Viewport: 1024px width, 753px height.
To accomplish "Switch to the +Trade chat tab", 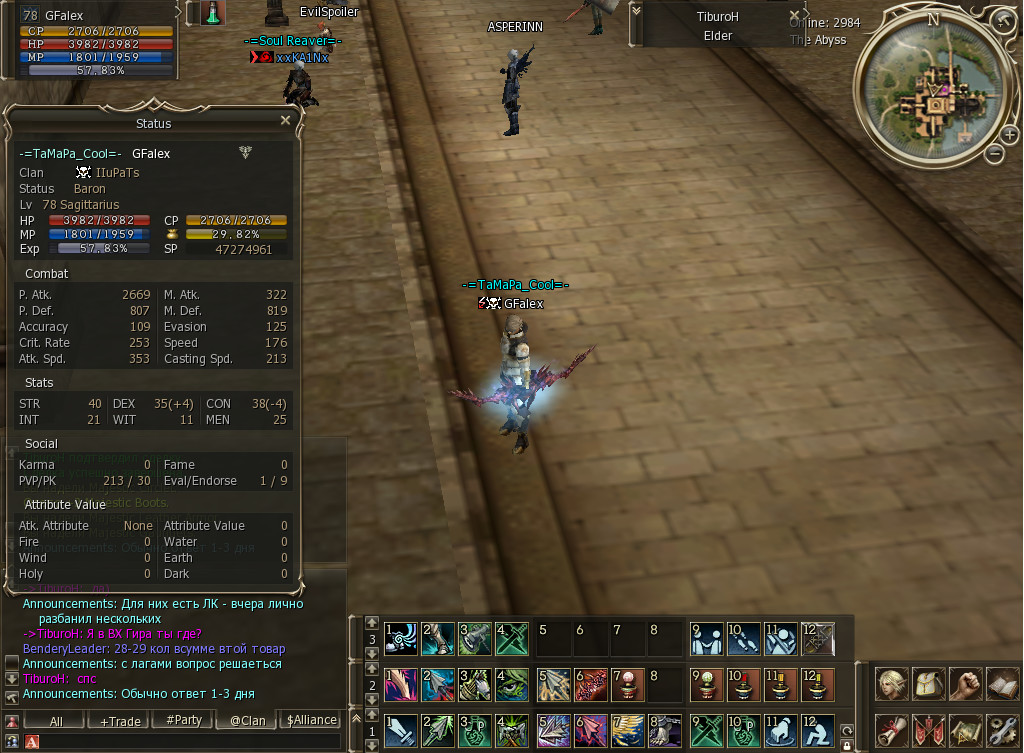I will (x=120, y=720).
